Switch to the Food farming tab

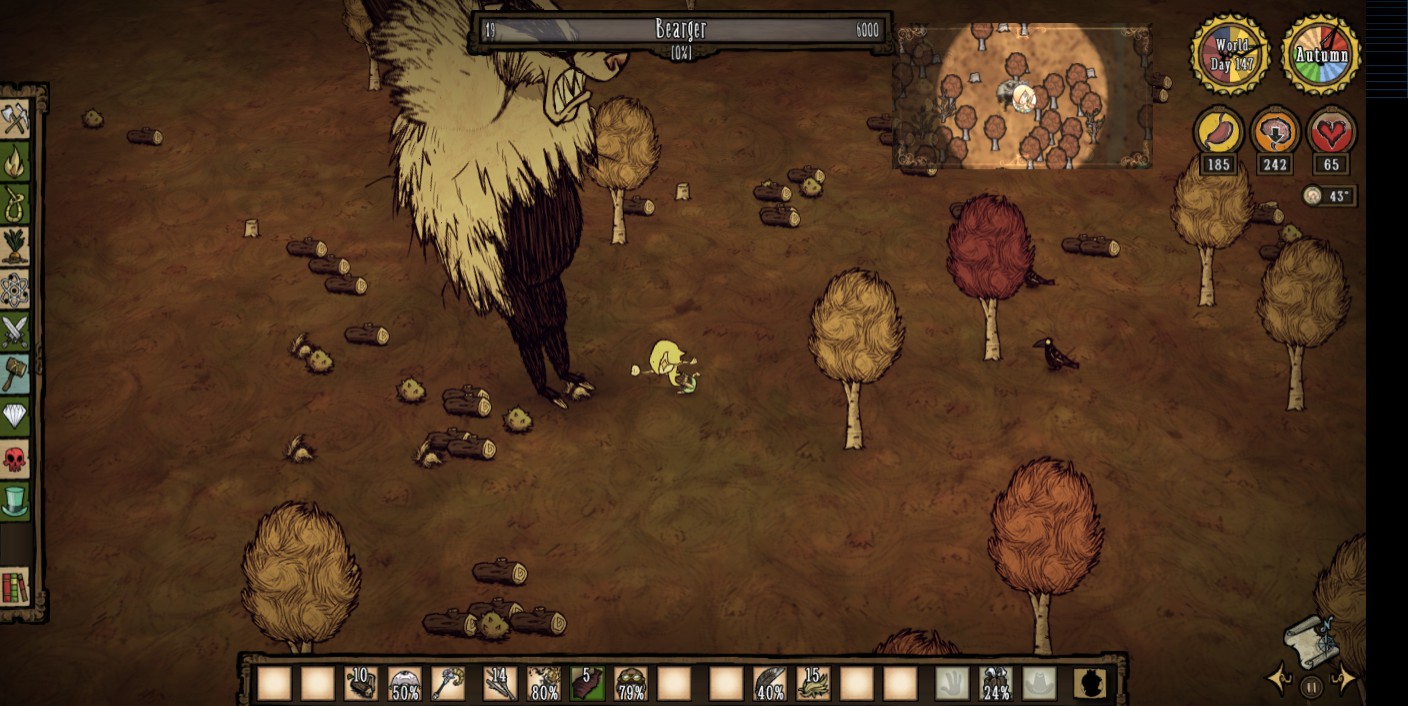[x=15, y=245]
